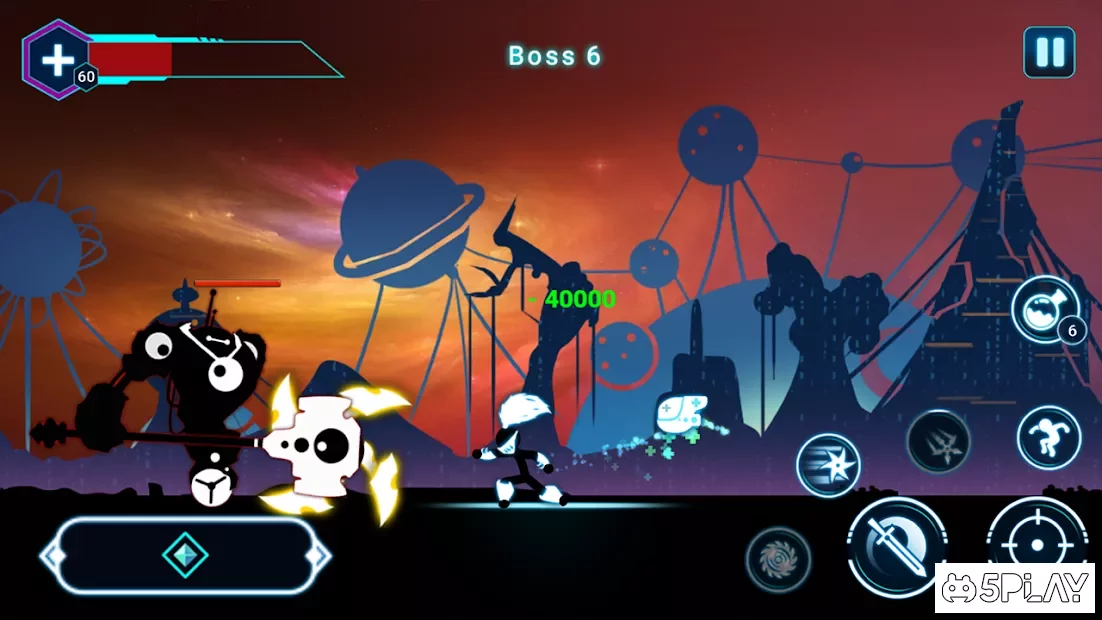Use the health potion flask

(1044, 309)
